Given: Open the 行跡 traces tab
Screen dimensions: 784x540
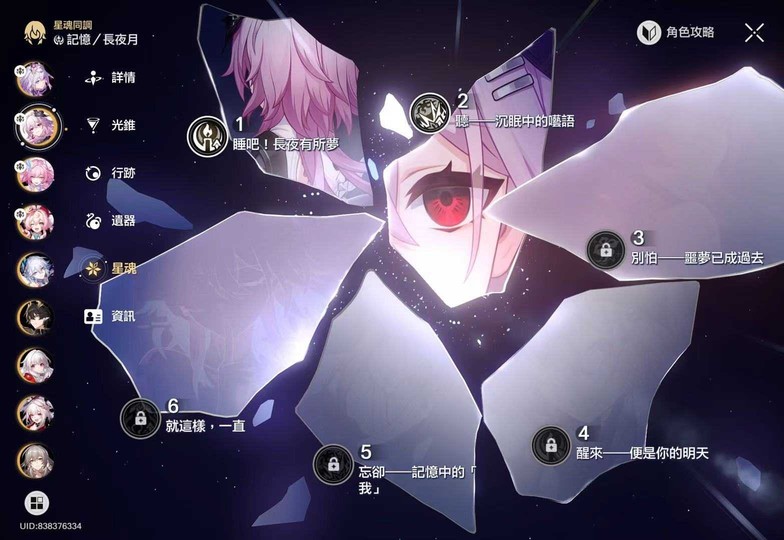Looking at the screenshot, I should [111, 173].
